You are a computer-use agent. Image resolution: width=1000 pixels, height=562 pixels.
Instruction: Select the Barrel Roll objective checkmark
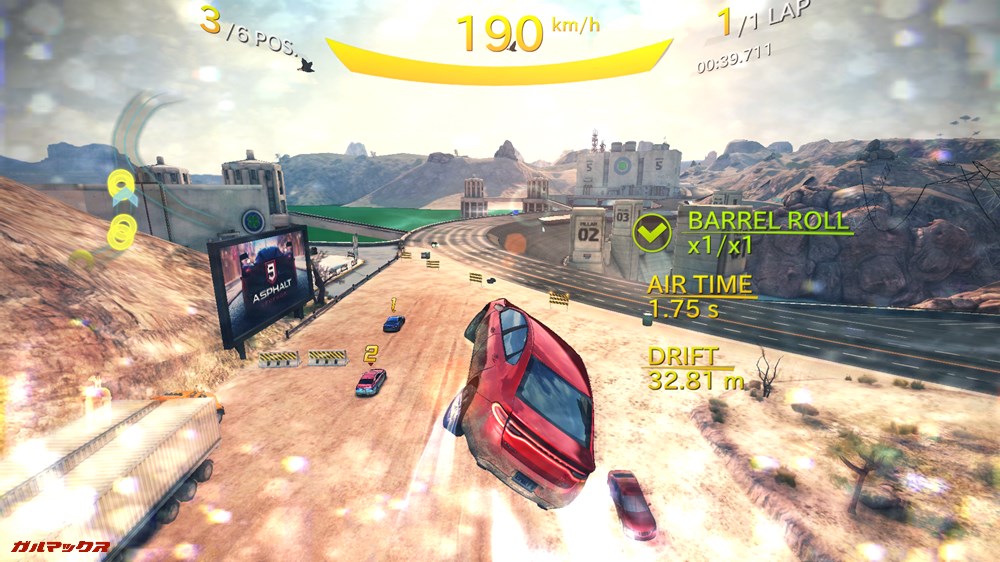click(651, 232)
